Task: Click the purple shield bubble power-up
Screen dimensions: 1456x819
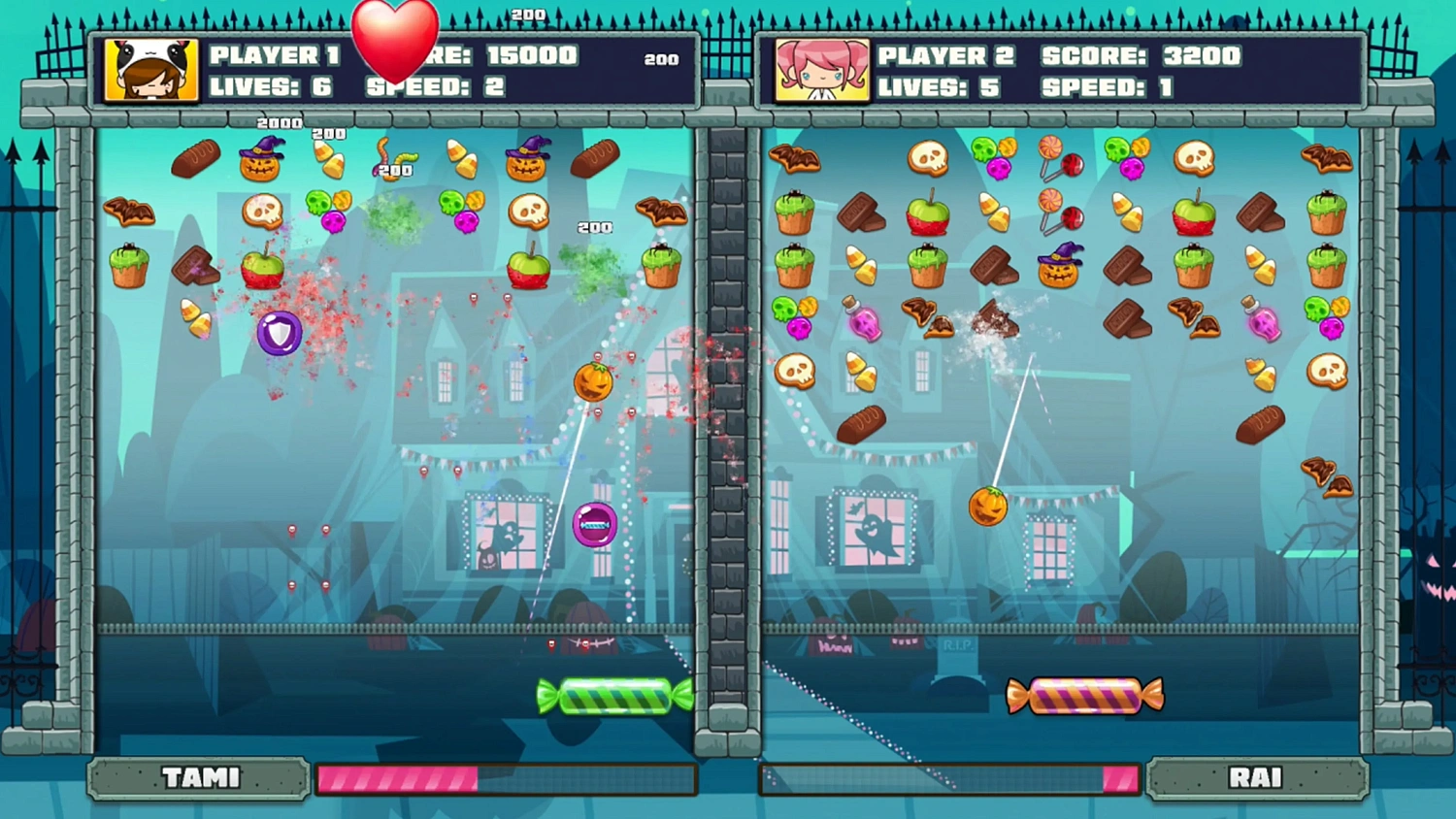Action: pyautogui.click(x=280, y=334)
